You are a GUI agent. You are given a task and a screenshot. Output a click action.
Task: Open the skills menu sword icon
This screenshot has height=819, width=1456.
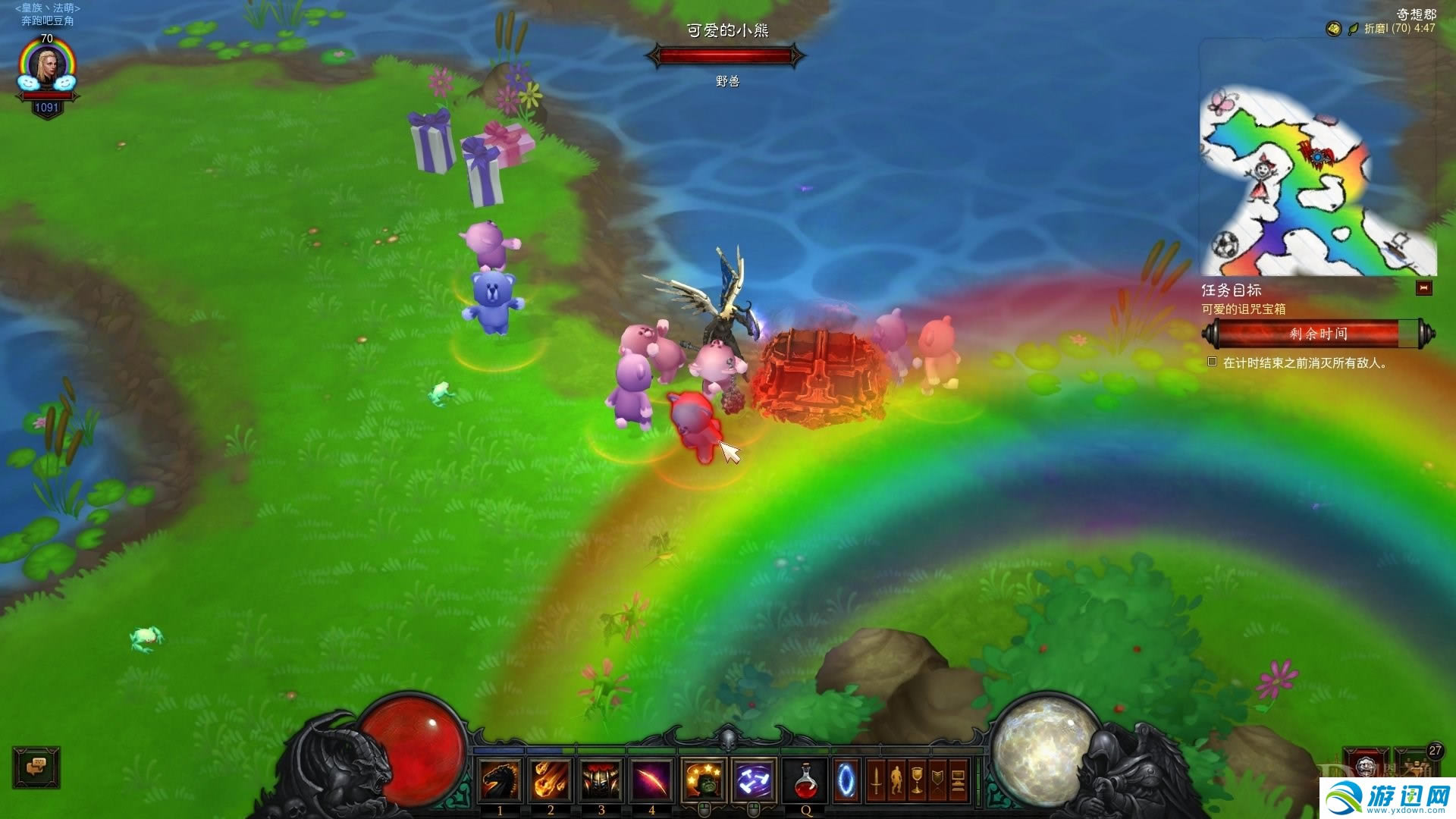click(x=876, y=780)
